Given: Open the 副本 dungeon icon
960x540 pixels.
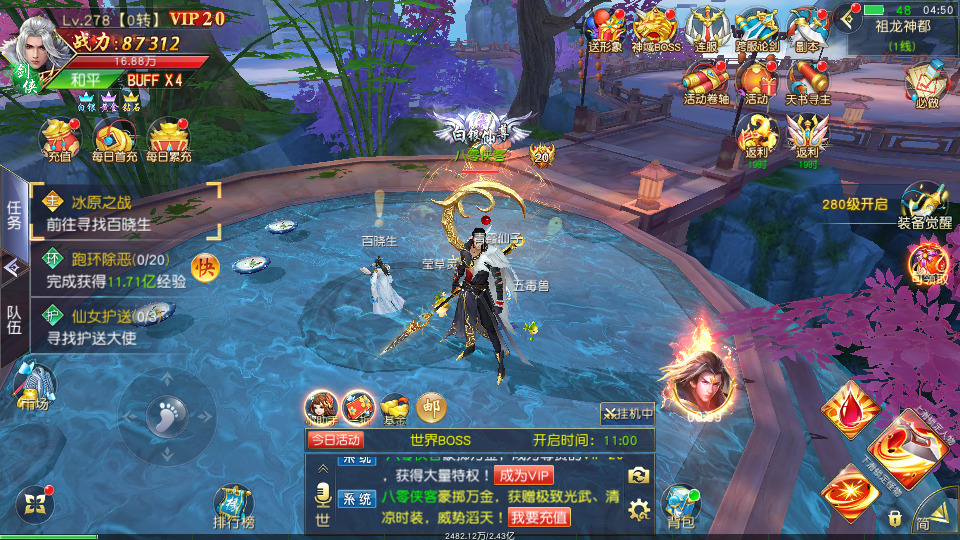Looking at the screenshot, I should point(808,27).
